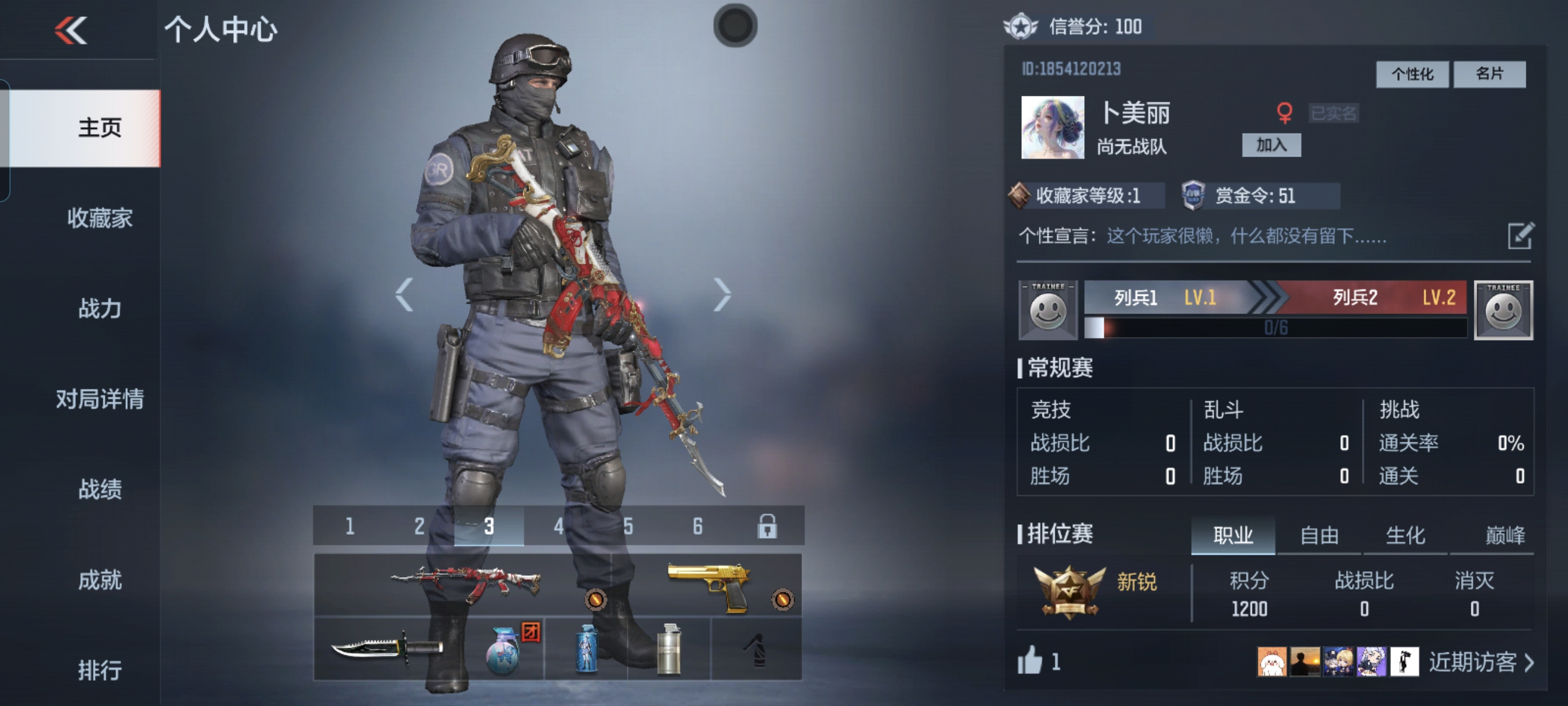Click the 名片 name card button
The width and height of the screenshot is (1568, 706).
point(1489,74)
